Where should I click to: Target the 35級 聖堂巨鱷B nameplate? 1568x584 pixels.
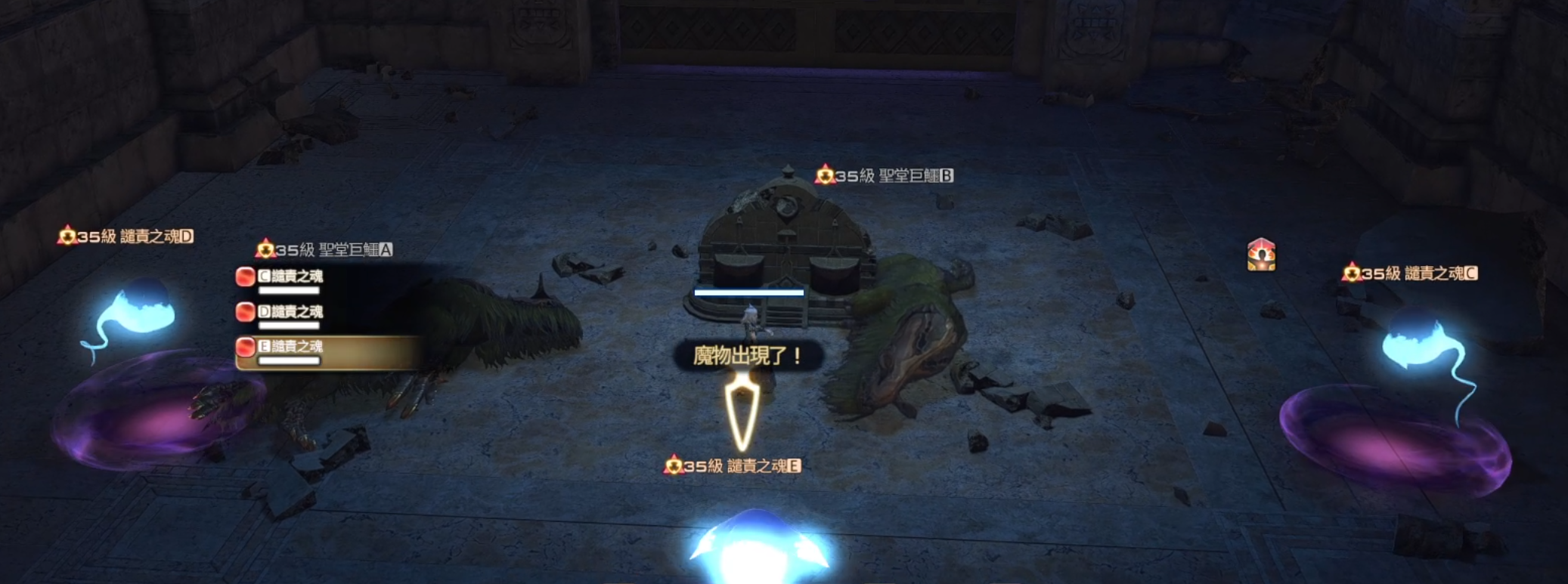click(x=885, y=176)
